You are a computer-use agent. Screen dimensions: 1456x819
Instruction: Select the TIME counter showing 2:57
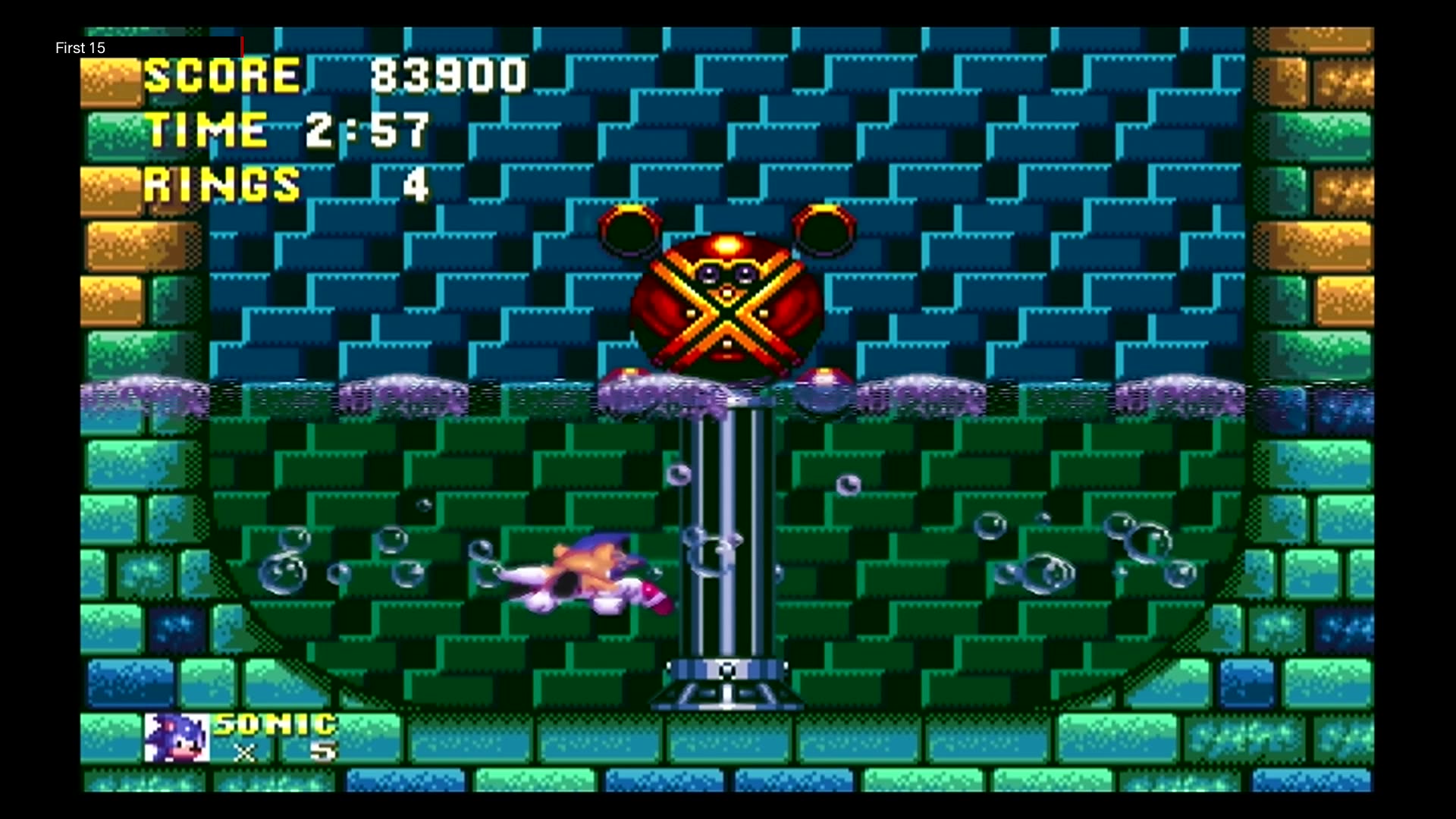point(288,129)
